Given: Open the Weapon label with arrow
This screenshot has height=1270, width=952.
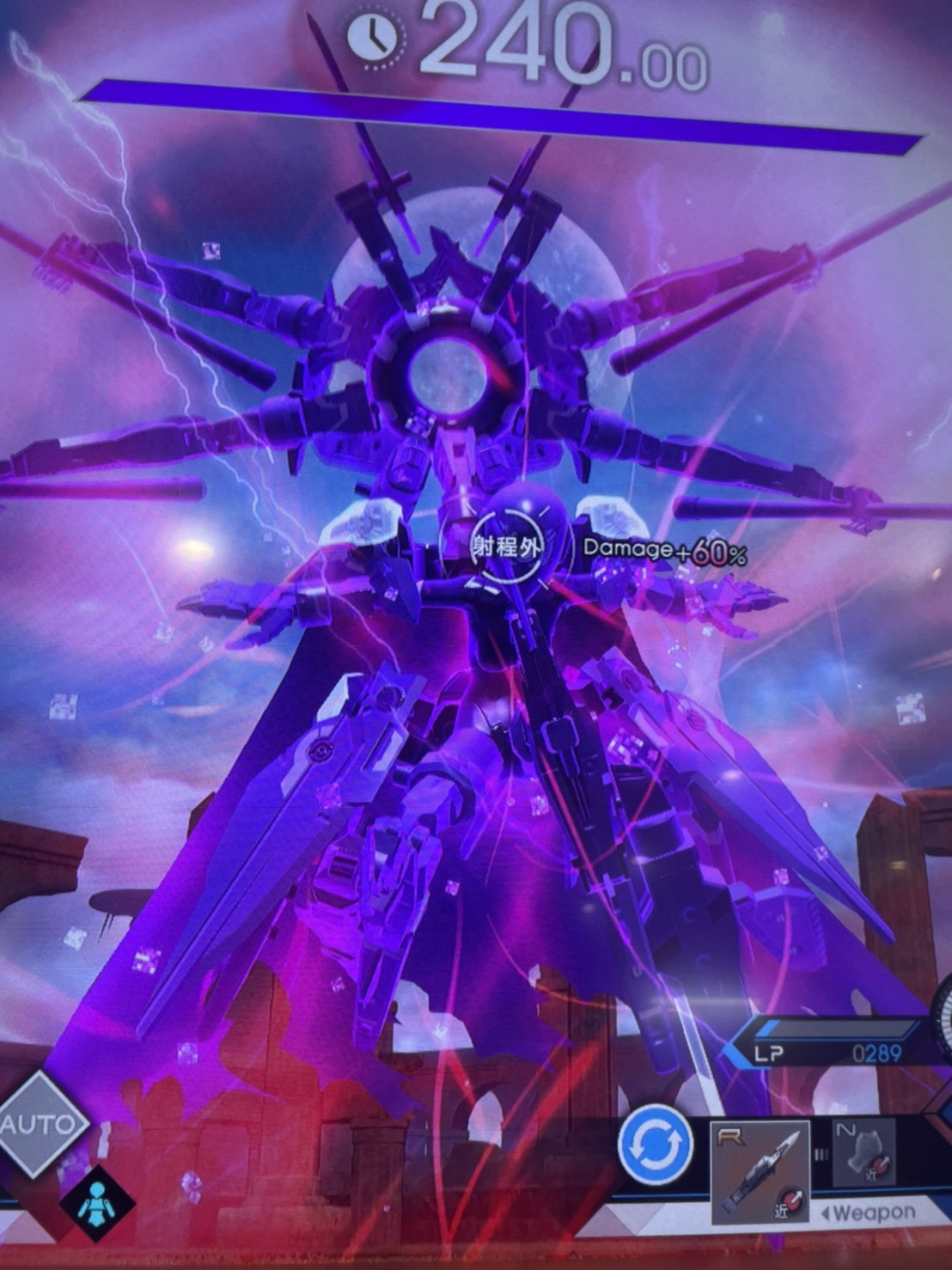Looking at the screenshot, I should (x=866, y=1213).
